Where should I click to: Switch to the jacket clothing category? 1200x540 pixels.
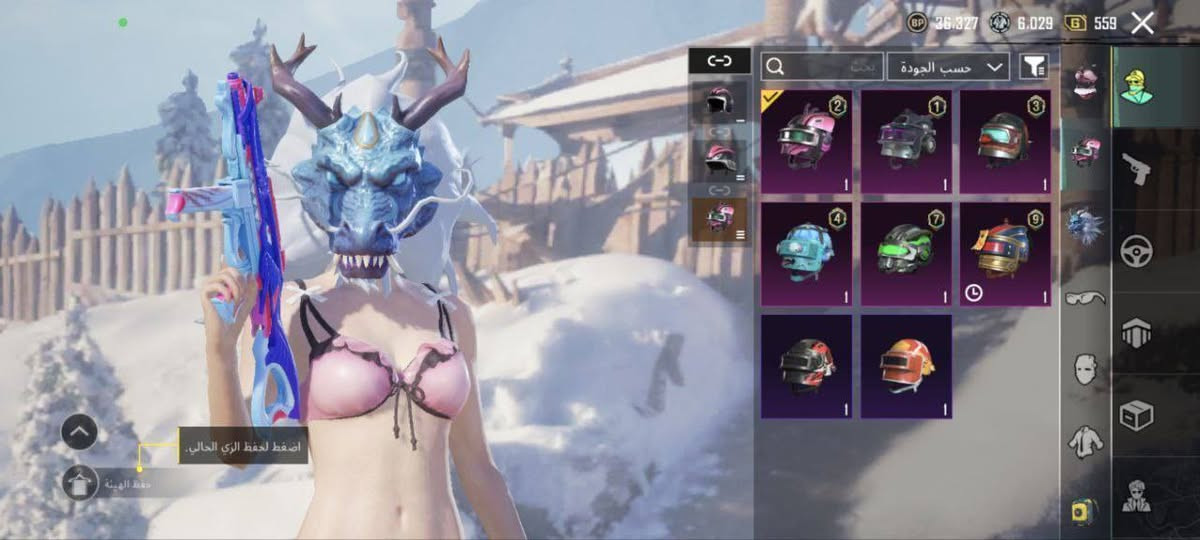coord(1086,440)
